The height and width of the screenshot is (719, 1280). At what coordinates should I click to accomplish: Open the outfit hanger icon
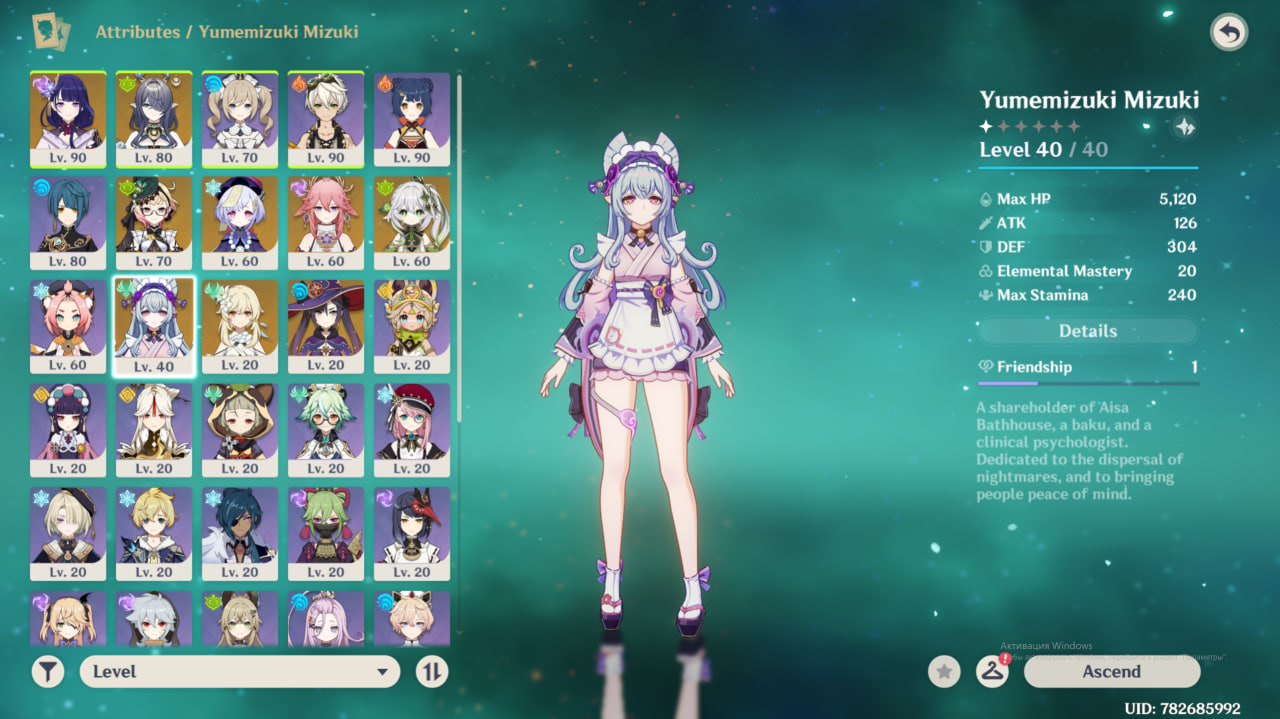(992, 672)
